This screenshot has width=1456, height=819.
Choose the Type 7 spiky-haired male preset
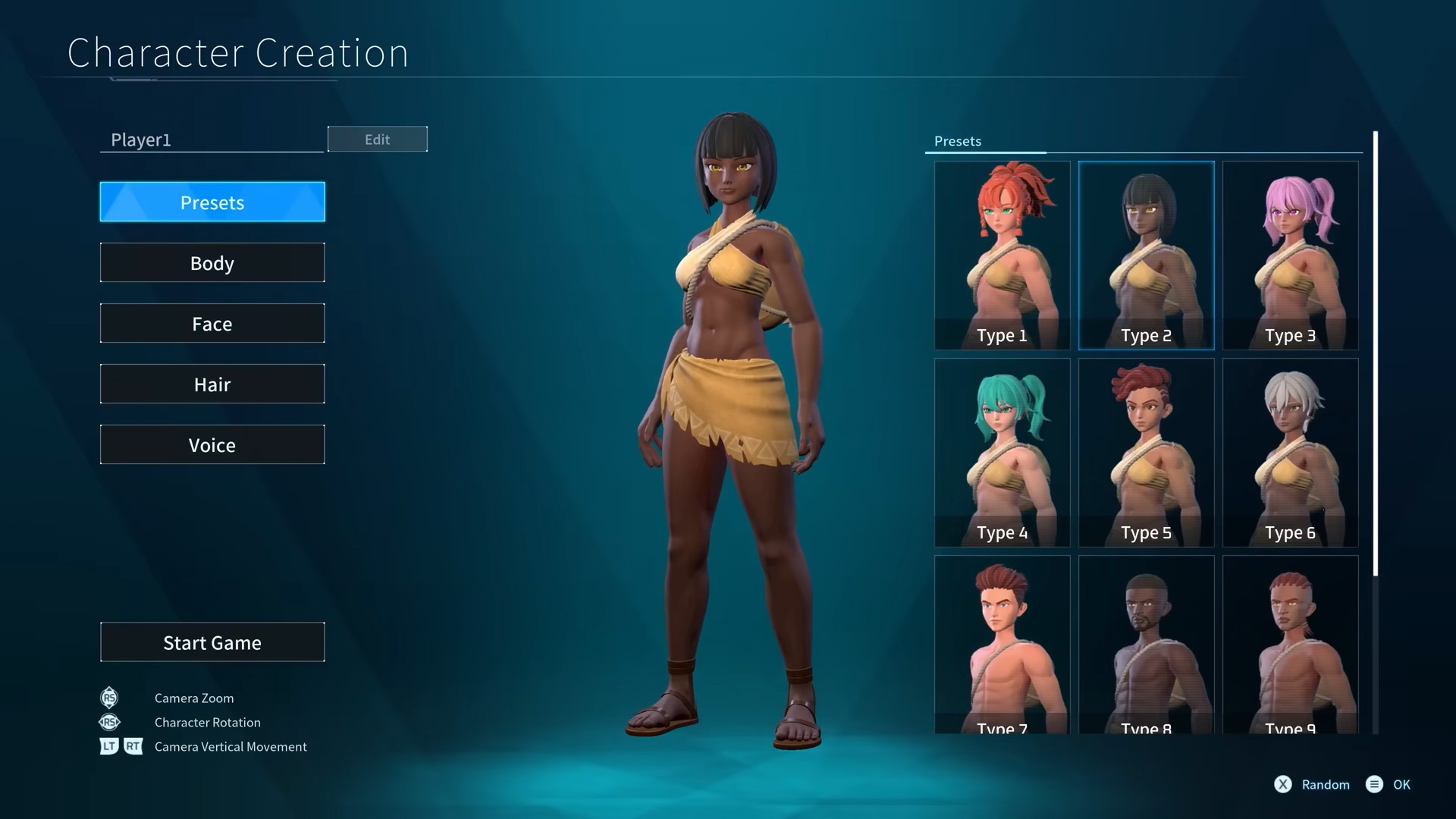click(1002, 645)
